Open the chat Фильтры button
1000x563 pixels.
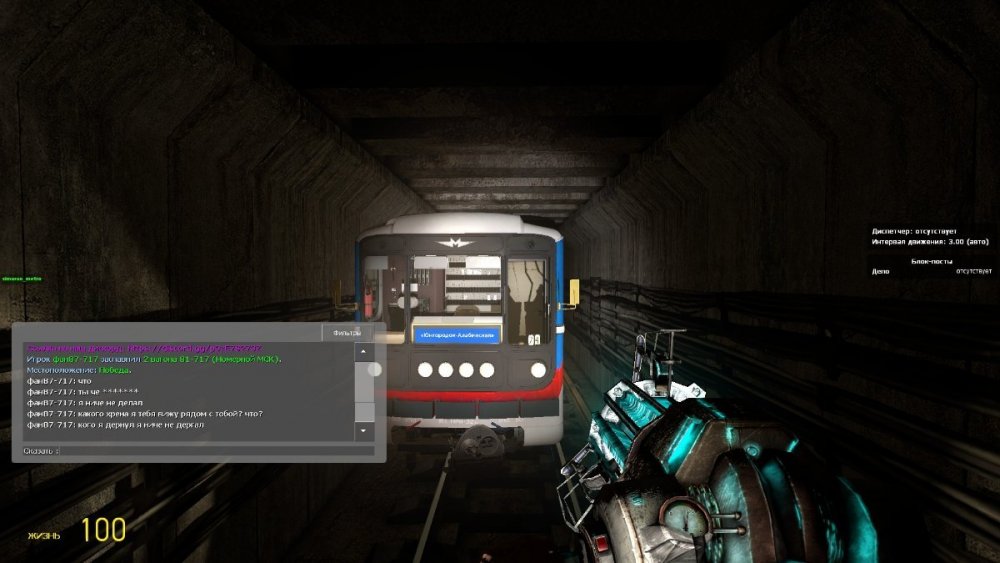point(346,332)
